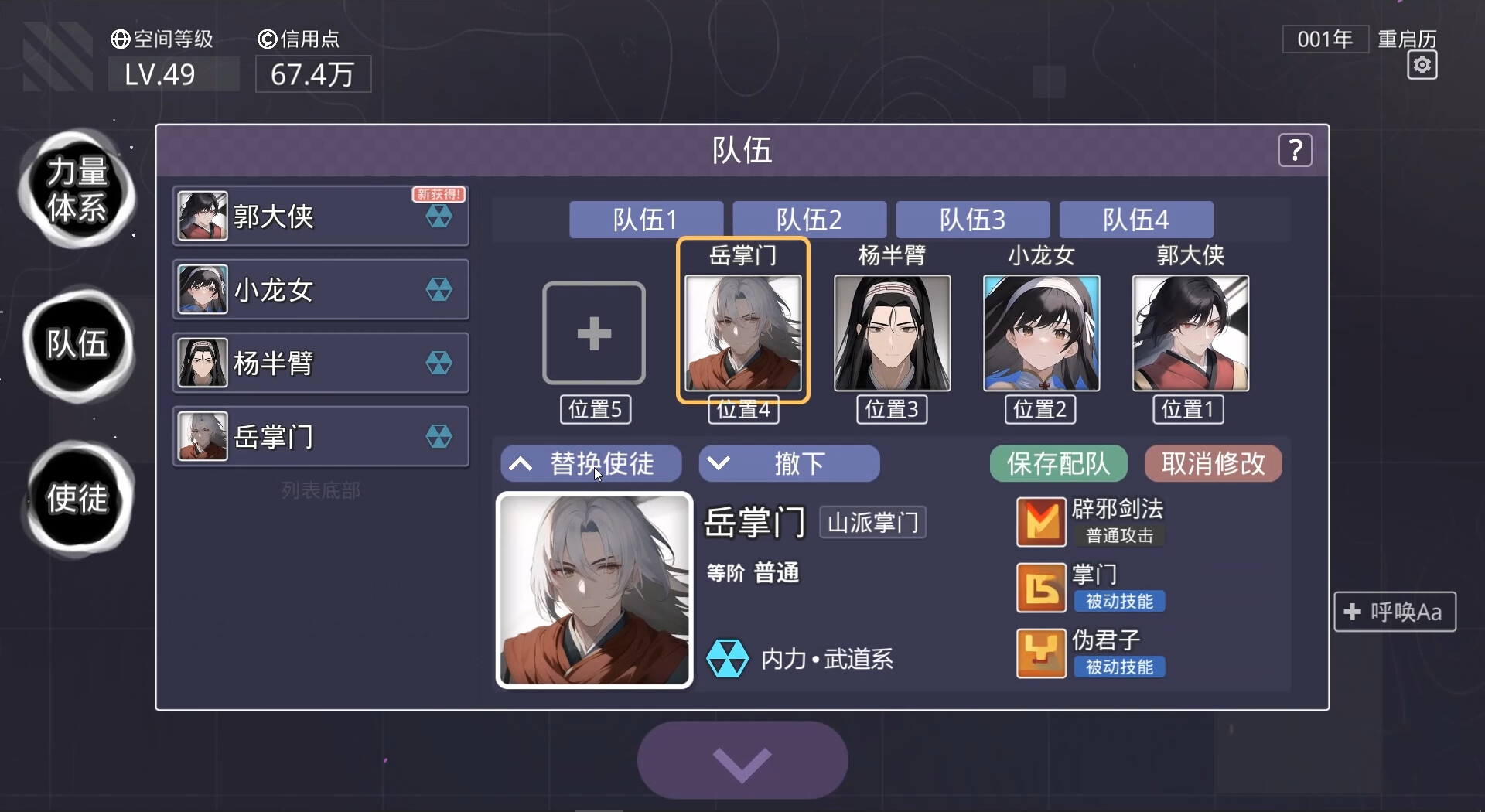Click the 保存配队 save button
This screenshot has height=812, width=1485.
coord(1057,463)
